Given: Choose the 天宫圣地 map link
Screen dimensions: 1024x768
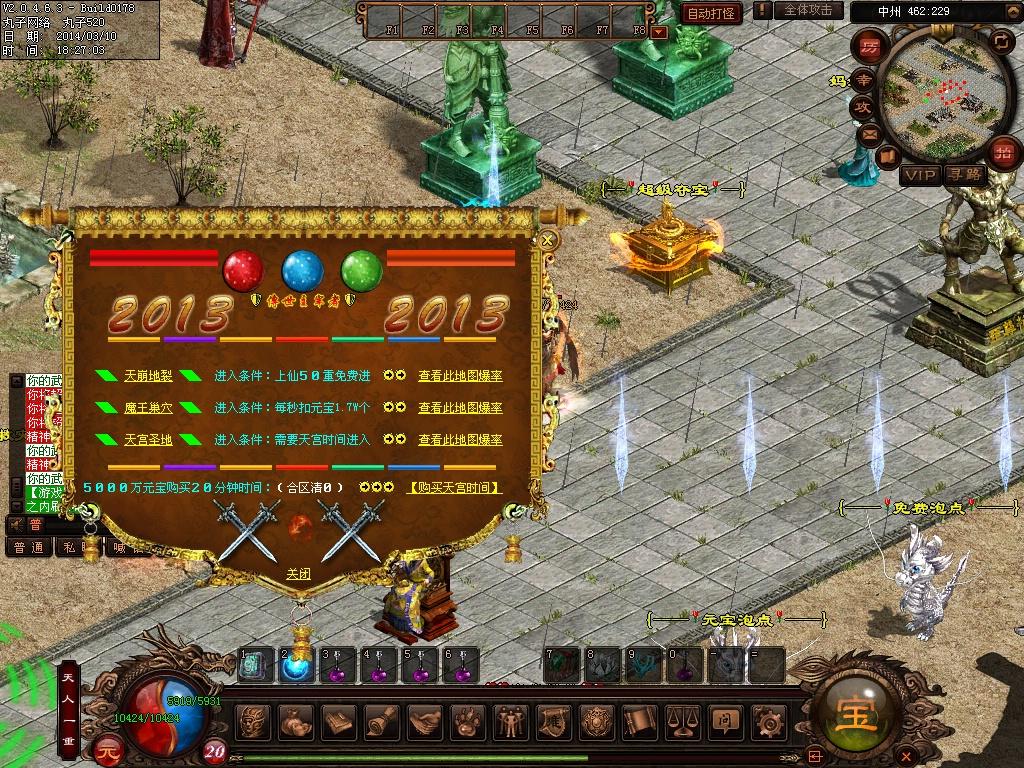Looking at the screenshot, I should (148, 440).
